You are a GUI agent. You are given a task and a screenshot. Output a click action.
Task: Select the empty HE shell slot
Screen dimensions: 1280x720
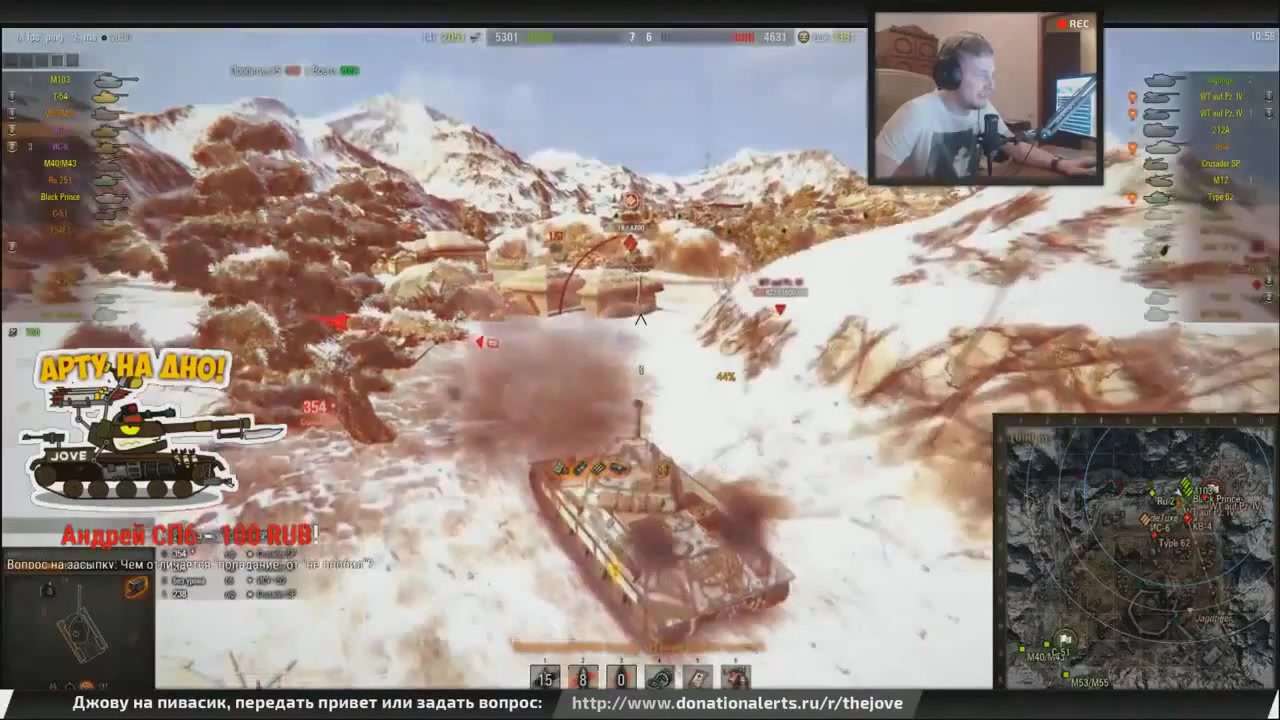click(620, 679)
